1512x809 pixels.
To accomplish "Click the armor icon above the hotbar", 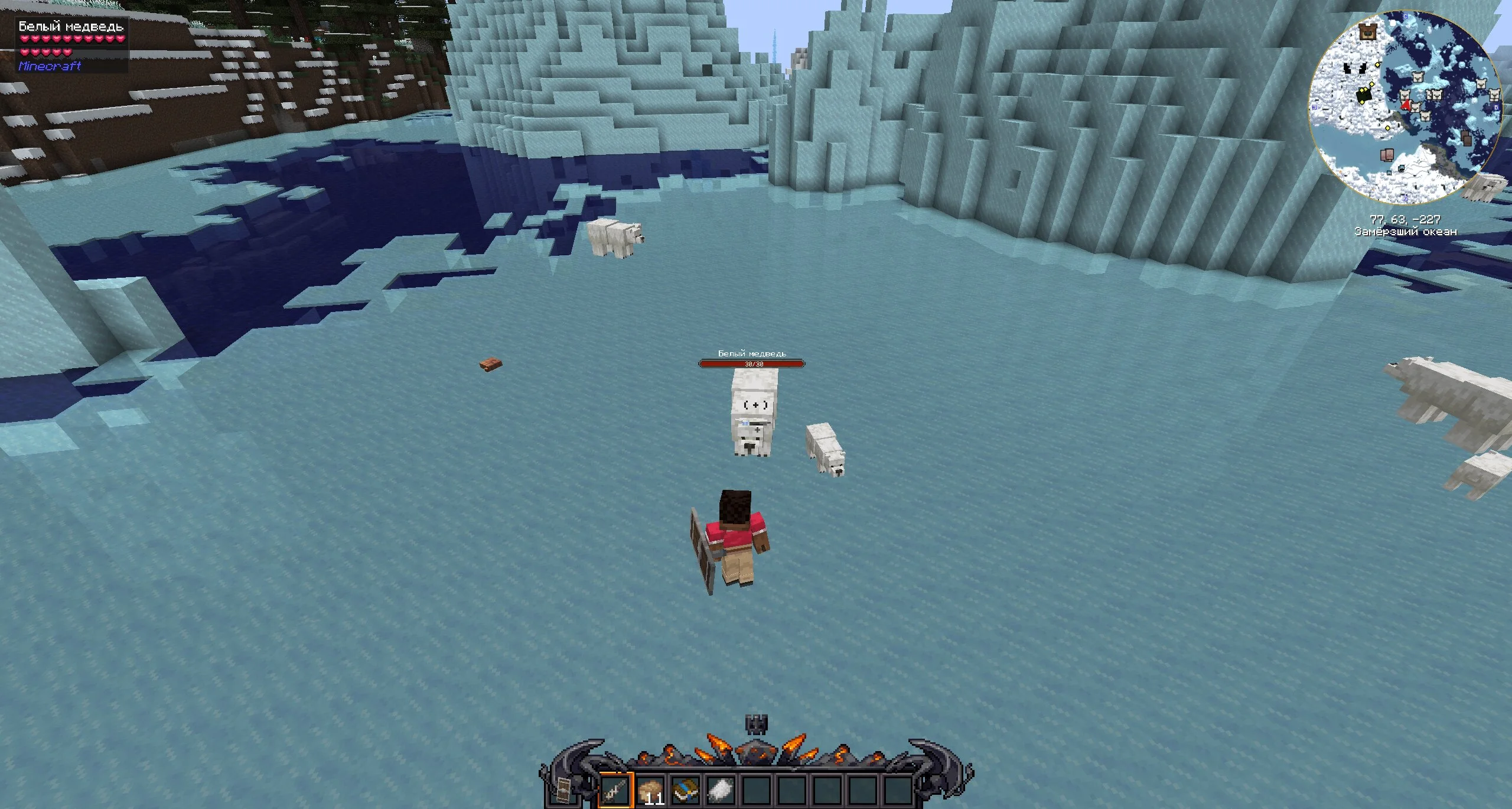I will pyautogui.click(x=755, y=724).
